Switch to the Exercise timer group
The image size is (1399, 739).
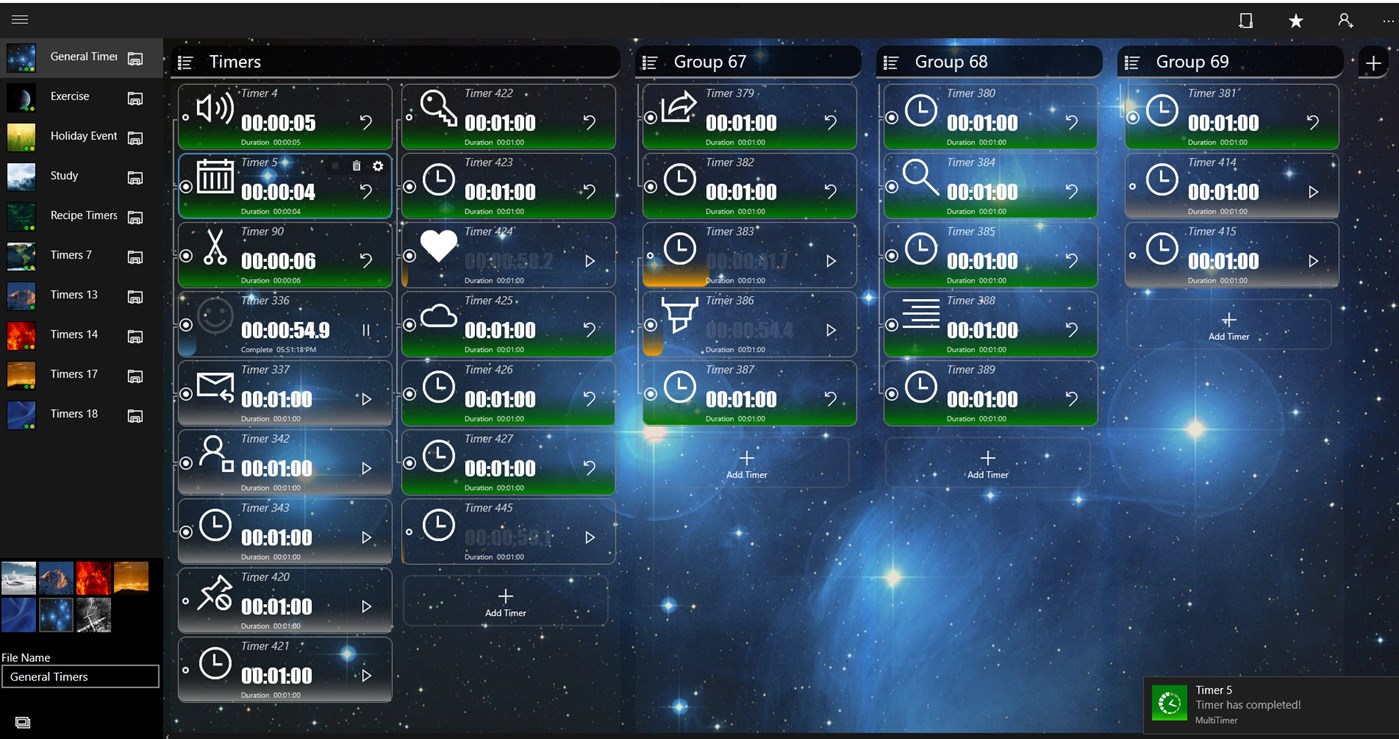pos(71,96)
